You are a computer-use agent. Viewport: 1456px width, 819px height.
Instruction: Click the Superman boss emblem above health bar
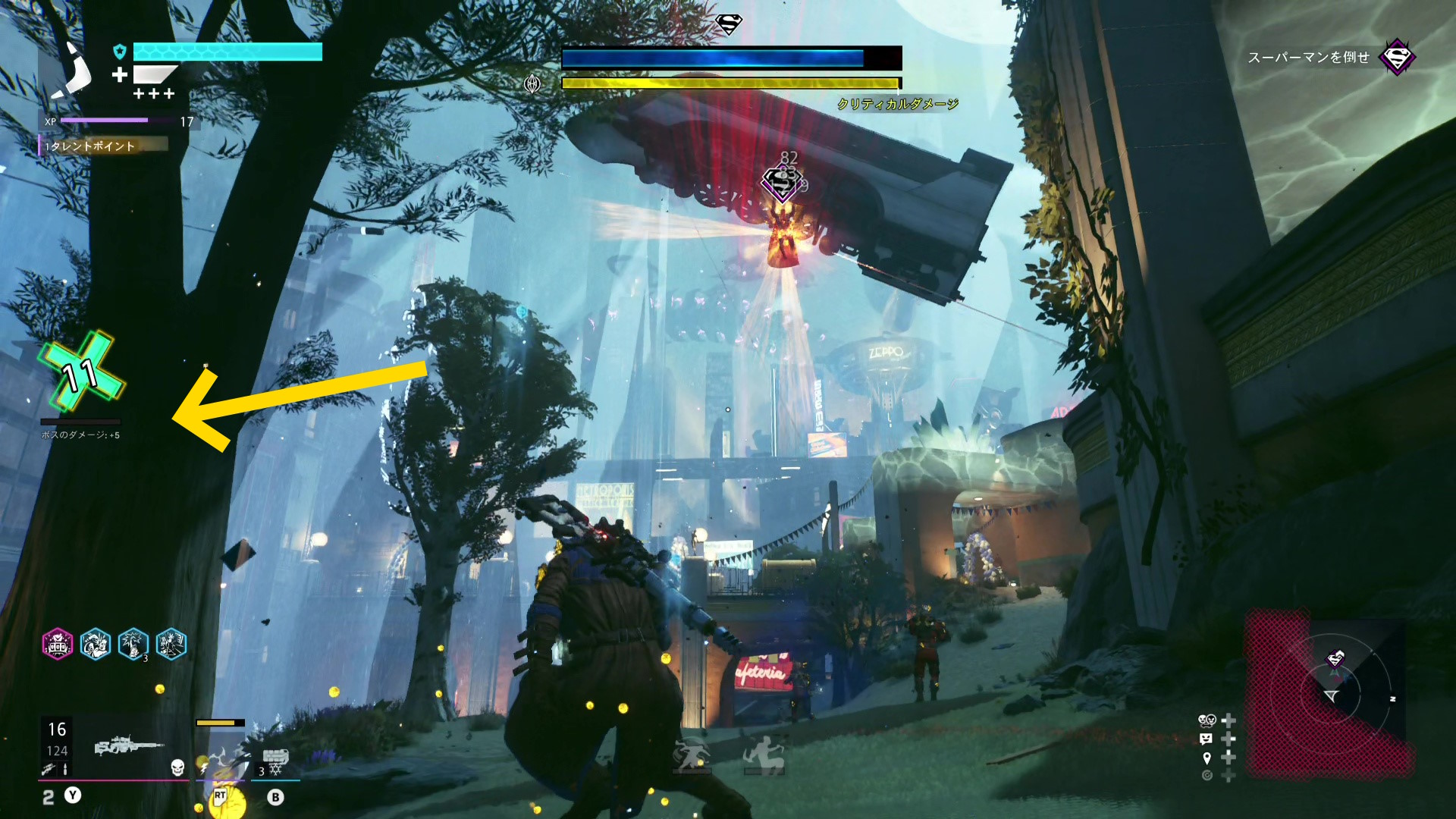click(x=729, y=24)
